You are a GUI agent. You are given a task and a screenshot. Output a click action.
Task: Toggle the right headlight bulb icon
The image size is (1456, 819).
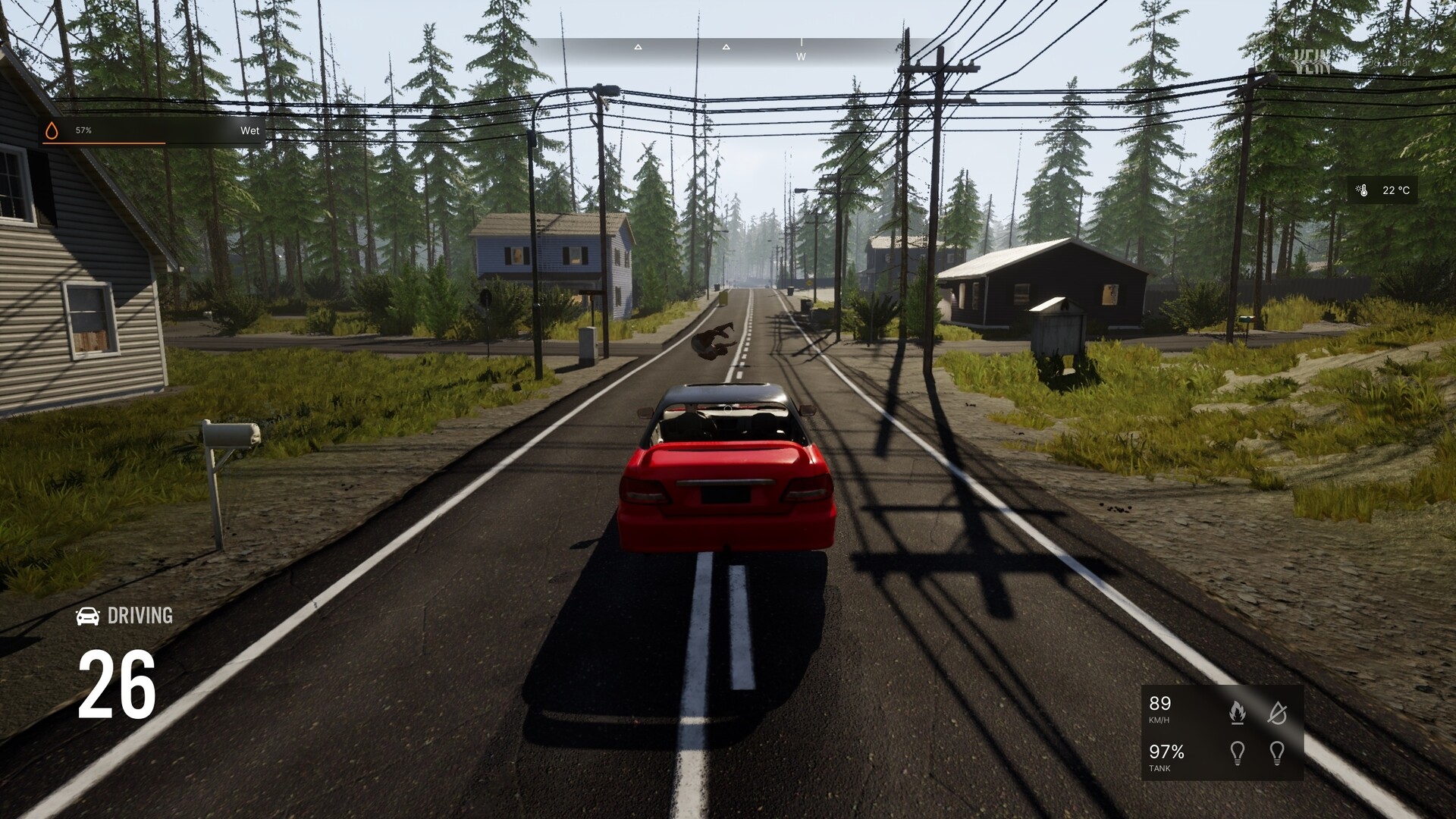1278,753
